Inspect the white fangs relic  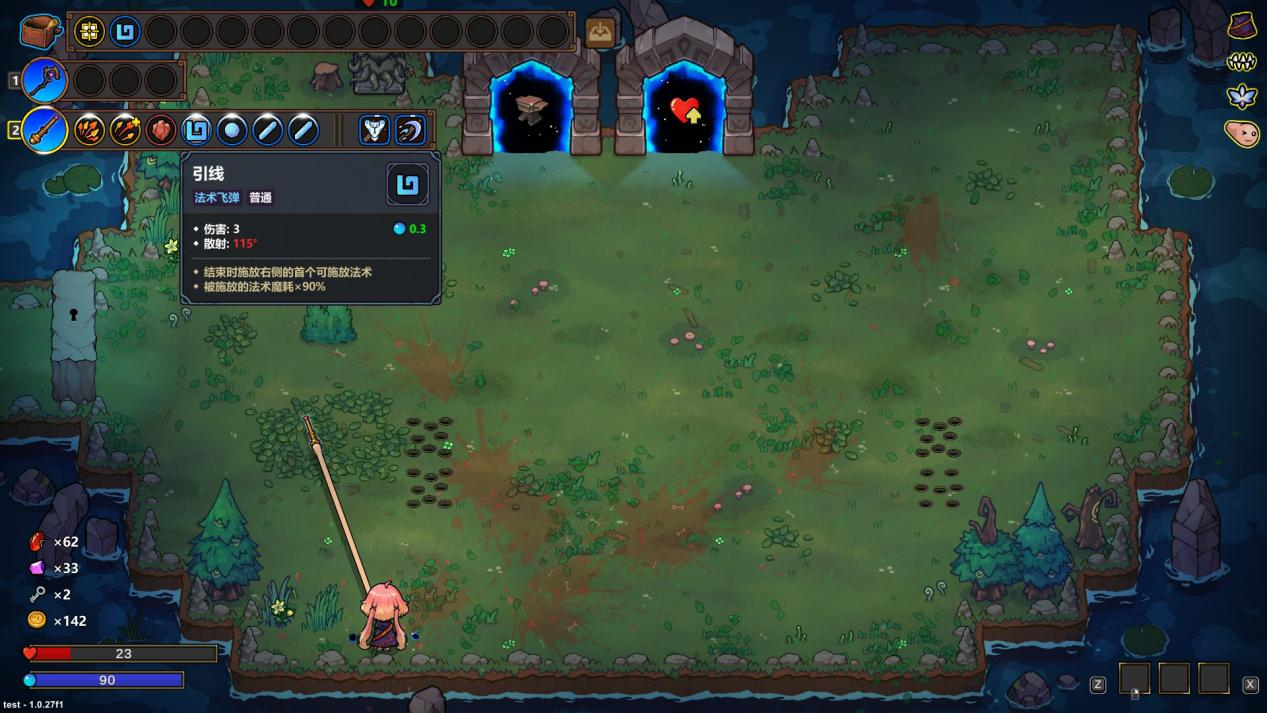1242,62
